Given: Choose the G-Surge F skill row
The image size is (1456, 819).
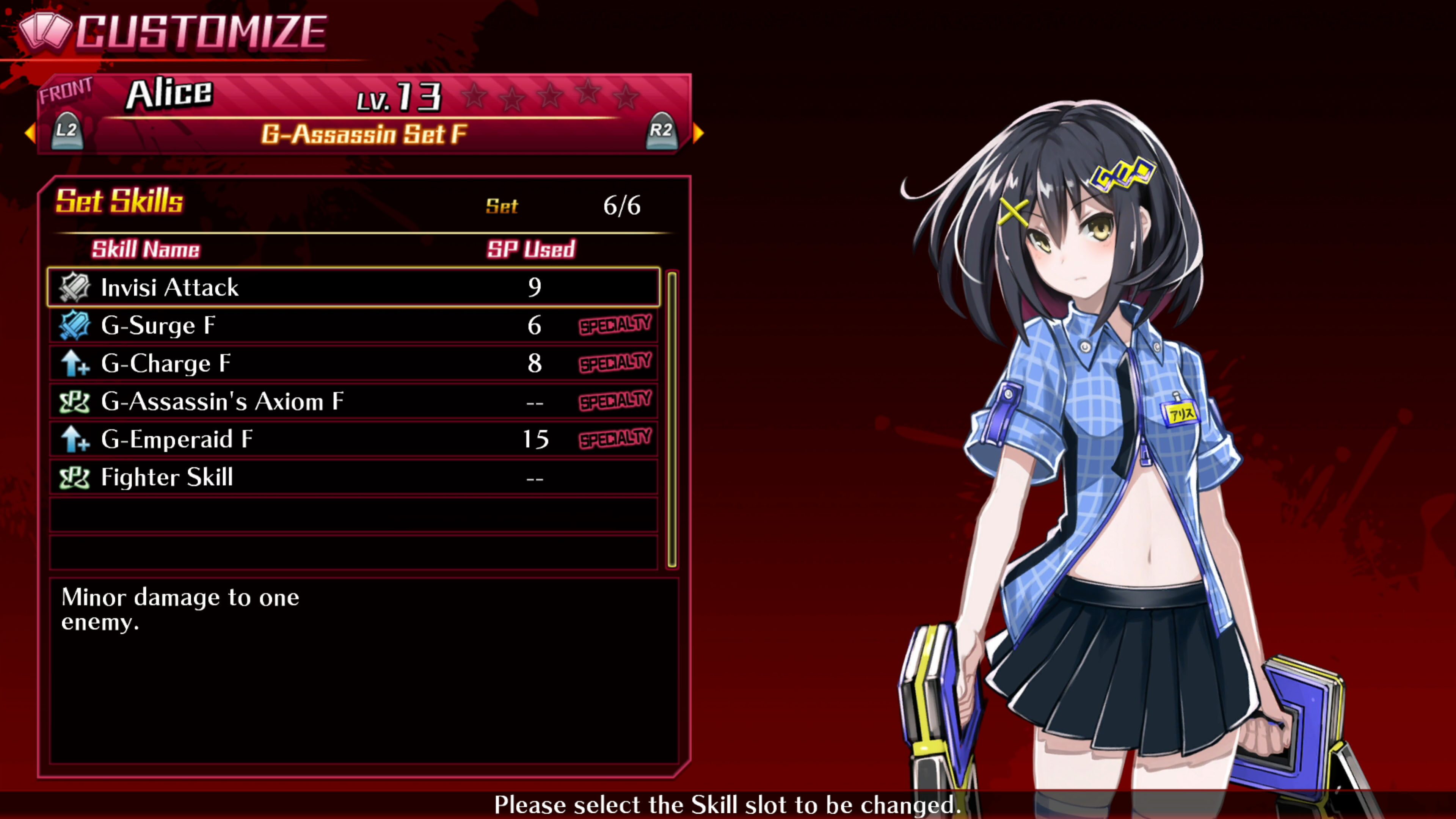Looking at the screenshot, I should point(353,326).
